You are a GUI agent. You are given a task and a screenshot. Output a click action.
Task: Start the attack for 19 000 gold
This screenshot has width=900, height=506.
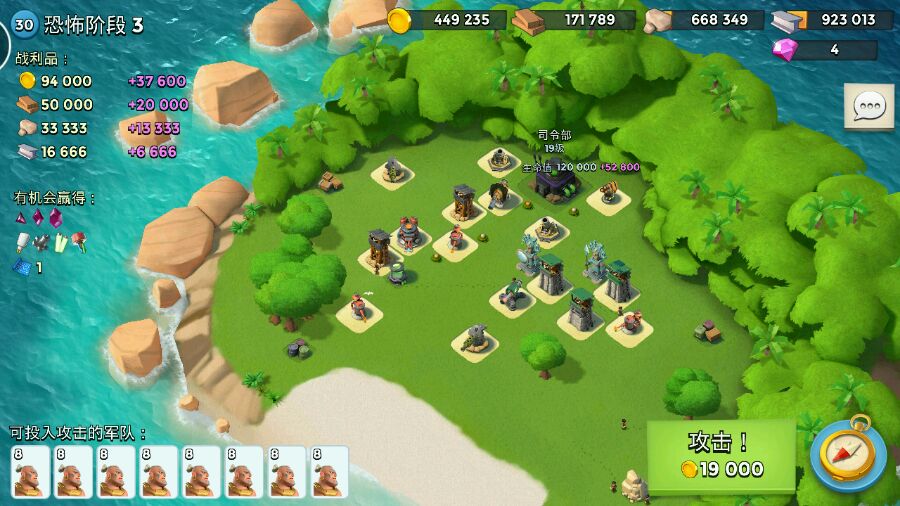coord(721,456)
